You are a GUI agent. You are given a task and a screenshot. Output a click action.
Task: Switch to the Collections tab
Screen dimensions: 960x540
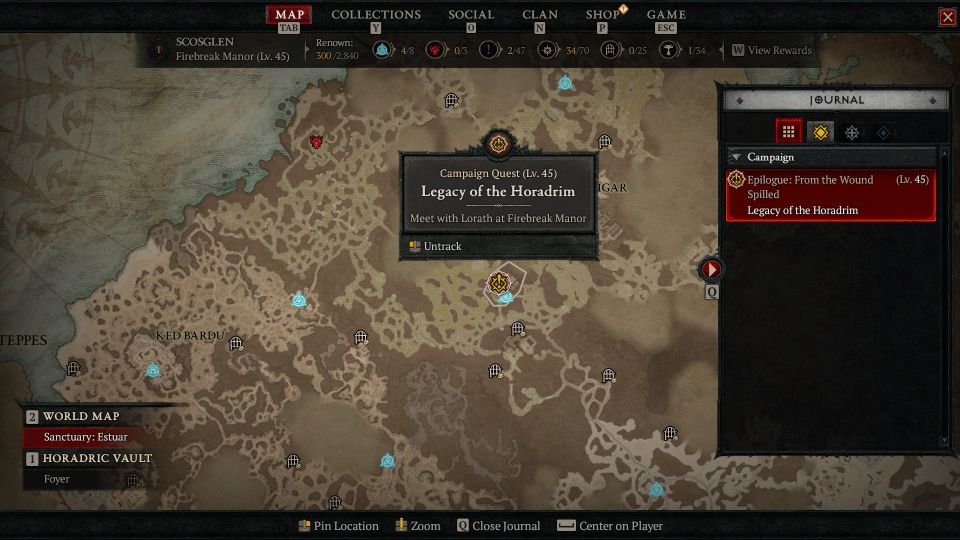pos(375,15)
